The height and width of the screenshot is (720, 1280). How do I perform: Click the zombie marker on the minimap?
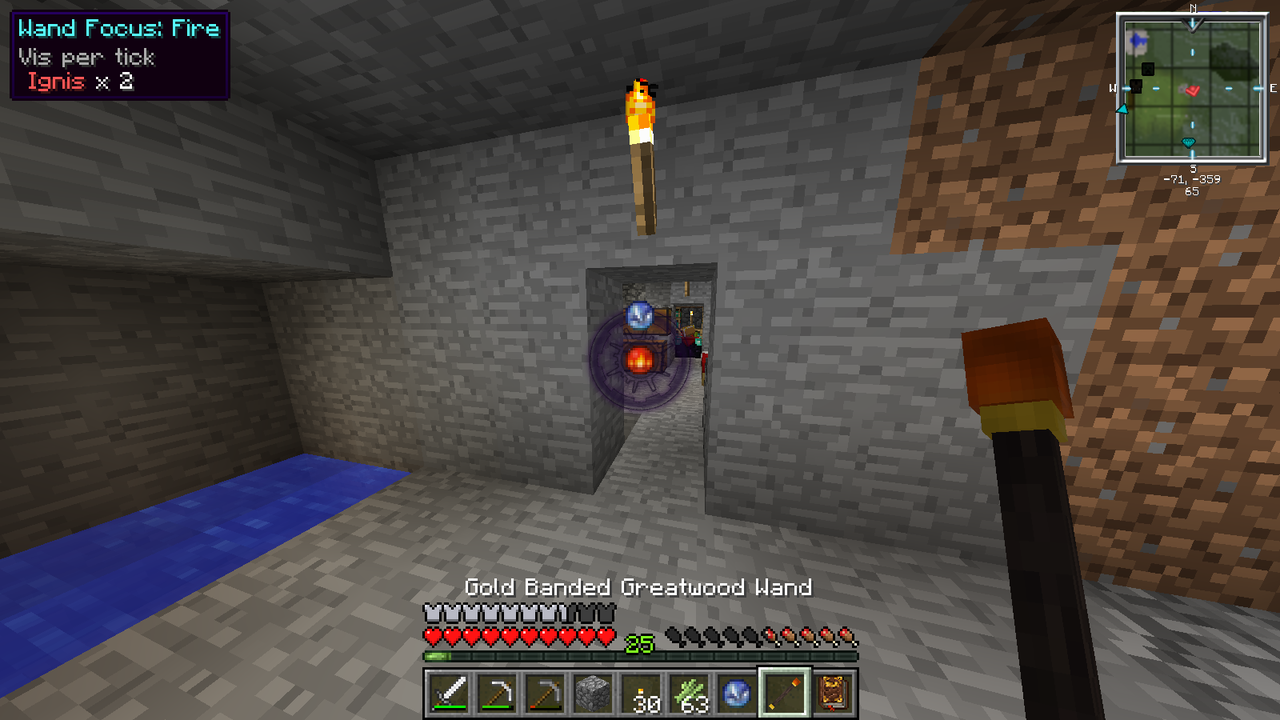[1136, 85]
